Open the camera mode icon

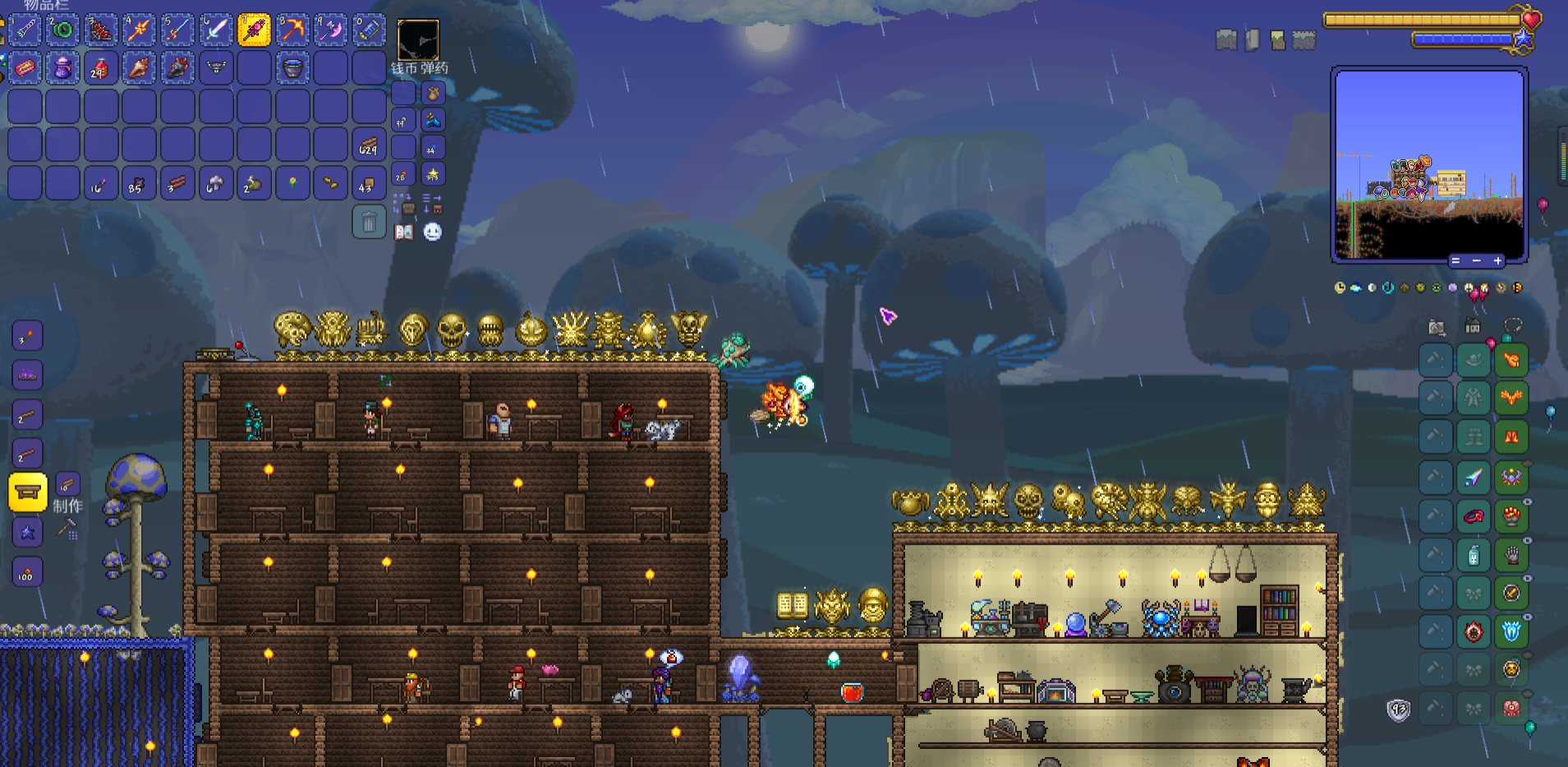(x=1437, y=328)
